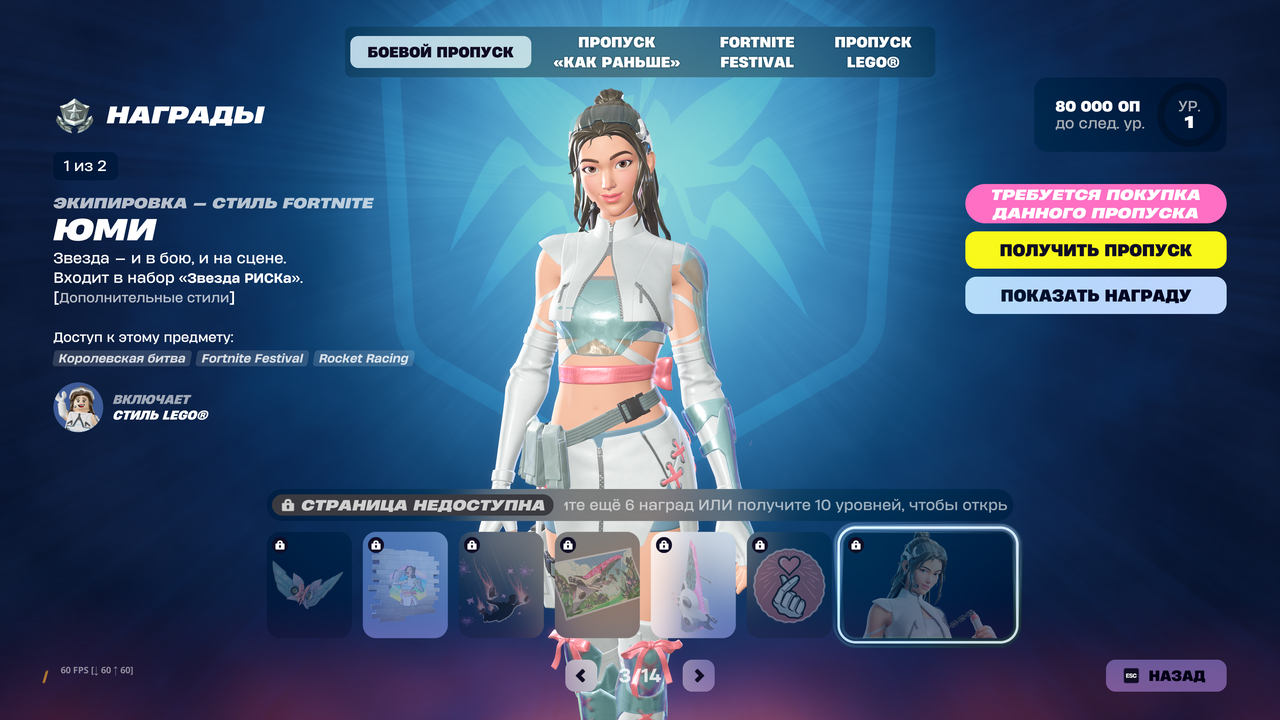Open the Пропуск «Как раньше» tab
Viewport: 1280px width, 720px height.
pos(616,52)
